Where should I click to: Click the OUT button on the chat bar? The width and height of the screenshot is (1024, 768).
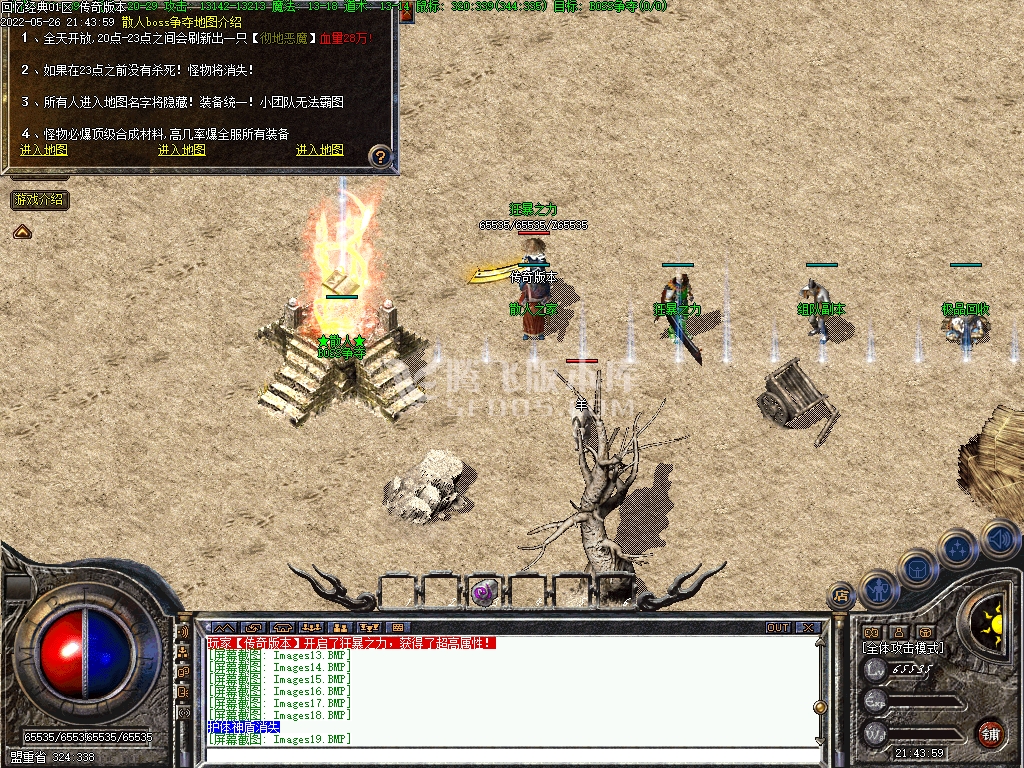tap(778, 628)
